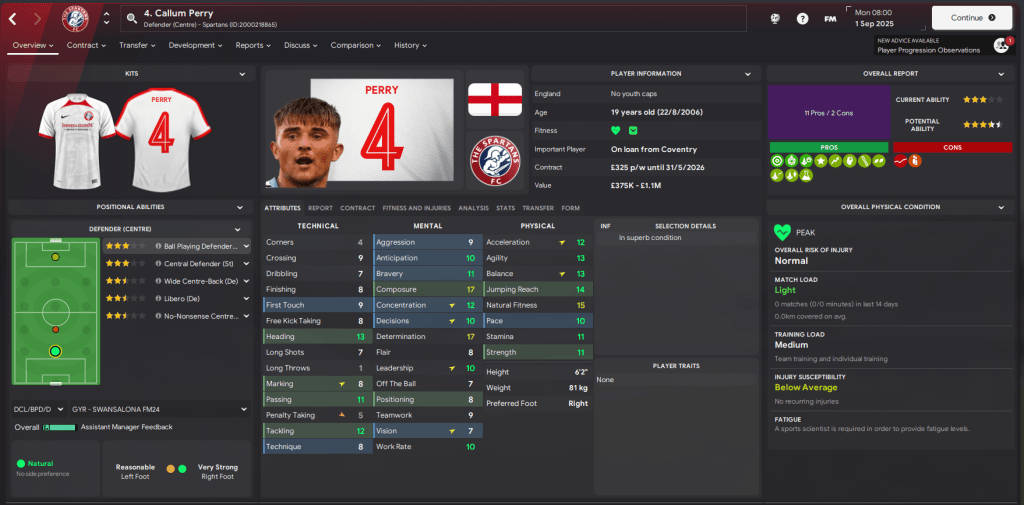Go back with the left arrow
The image size is (1024, 505).
point(15,18)
